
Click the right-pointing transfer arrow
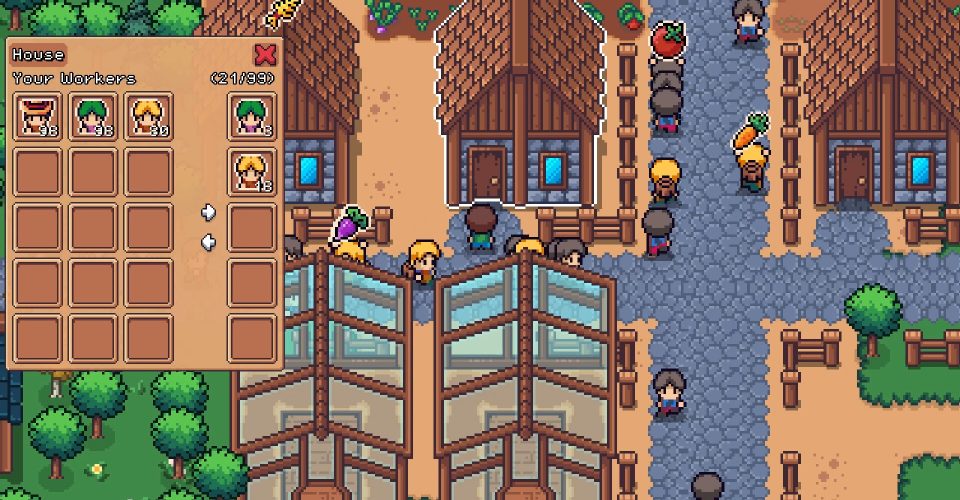click(208, 212)
